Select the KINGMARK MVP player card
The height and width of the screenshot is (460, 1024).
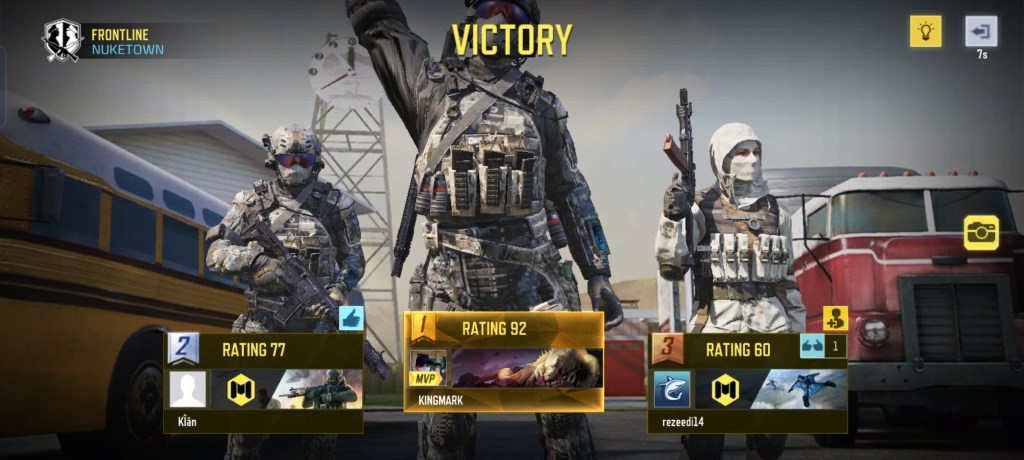(x=503, y=361)
